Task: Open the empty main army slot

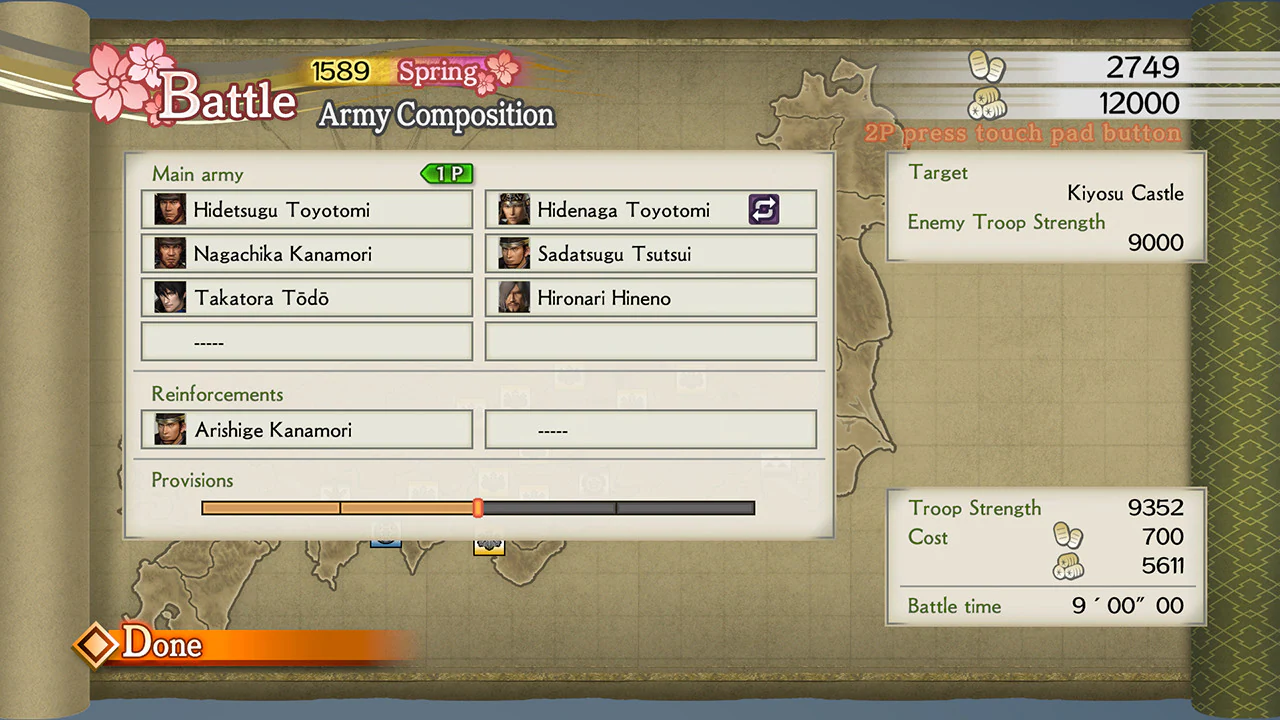Action: click(x=306, y=342)
